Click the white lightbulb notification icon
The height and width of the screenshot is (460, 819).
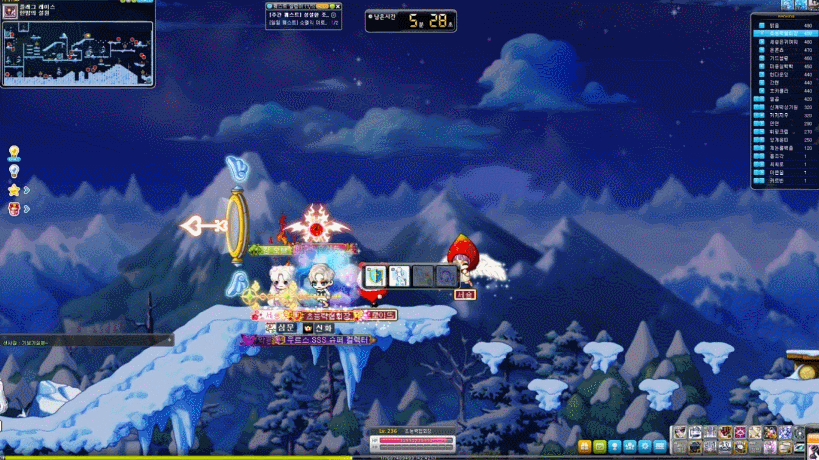coord(15,171)
